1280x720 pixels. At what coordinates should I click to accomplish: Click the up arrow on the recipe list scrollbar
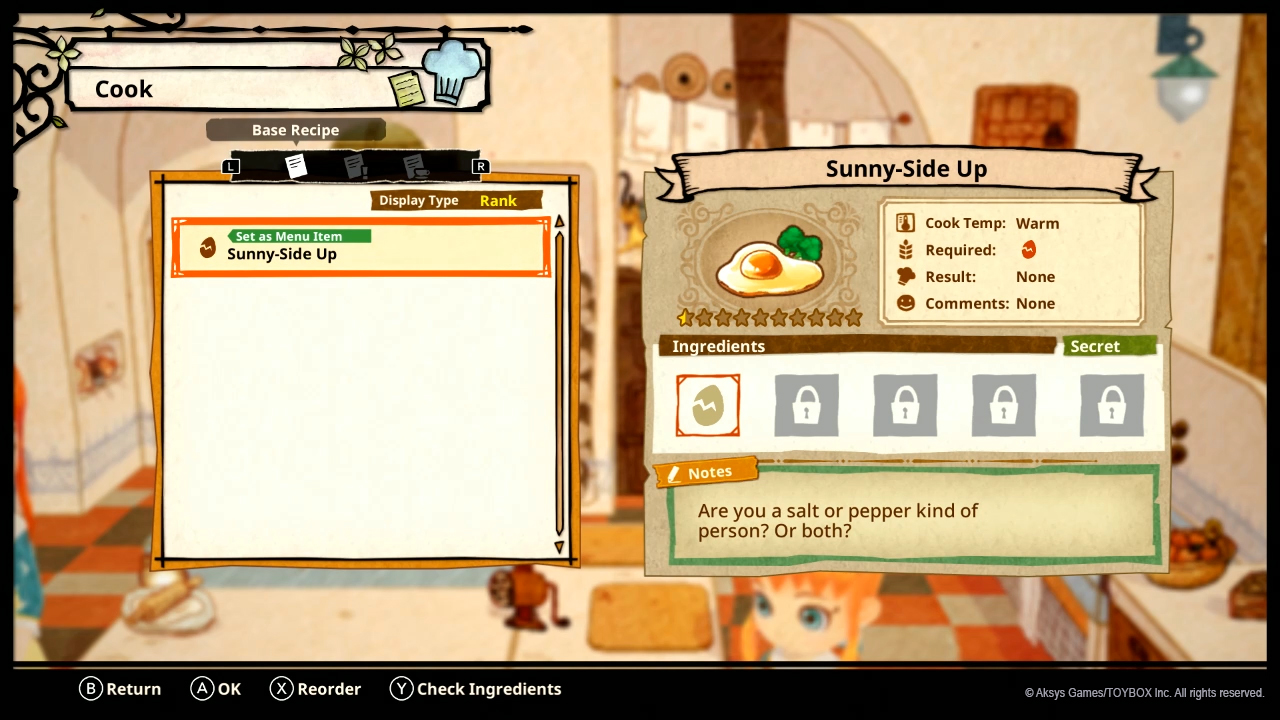560,220
